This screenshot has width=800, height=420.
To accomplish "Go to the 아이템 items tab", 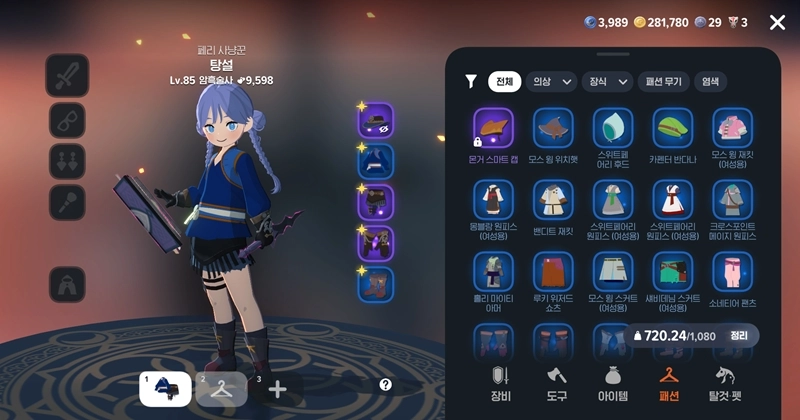I will coord(613,384).
